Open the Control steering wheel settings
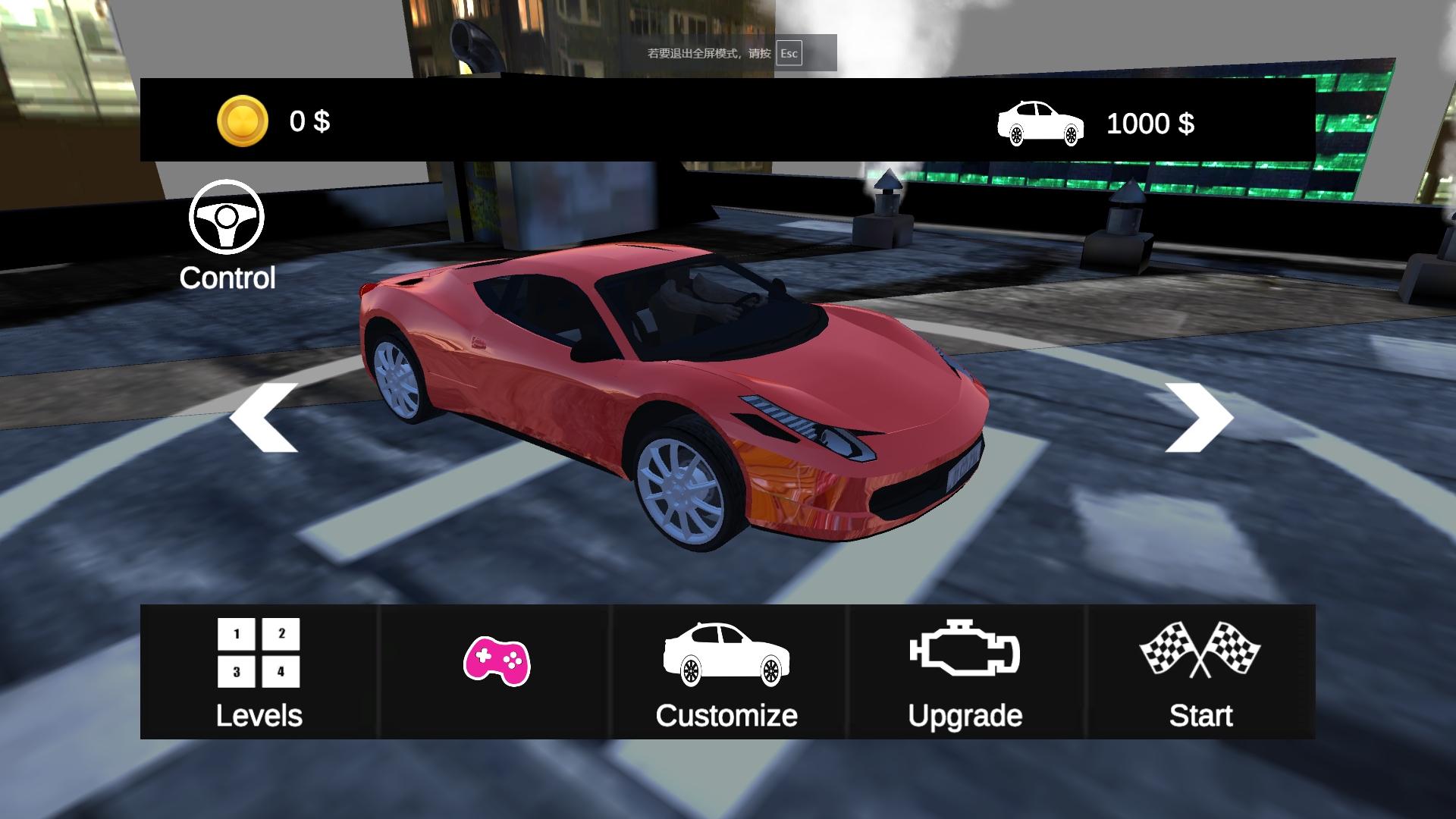The height and width of the screenshot is (819, 1456). point(227,235)
